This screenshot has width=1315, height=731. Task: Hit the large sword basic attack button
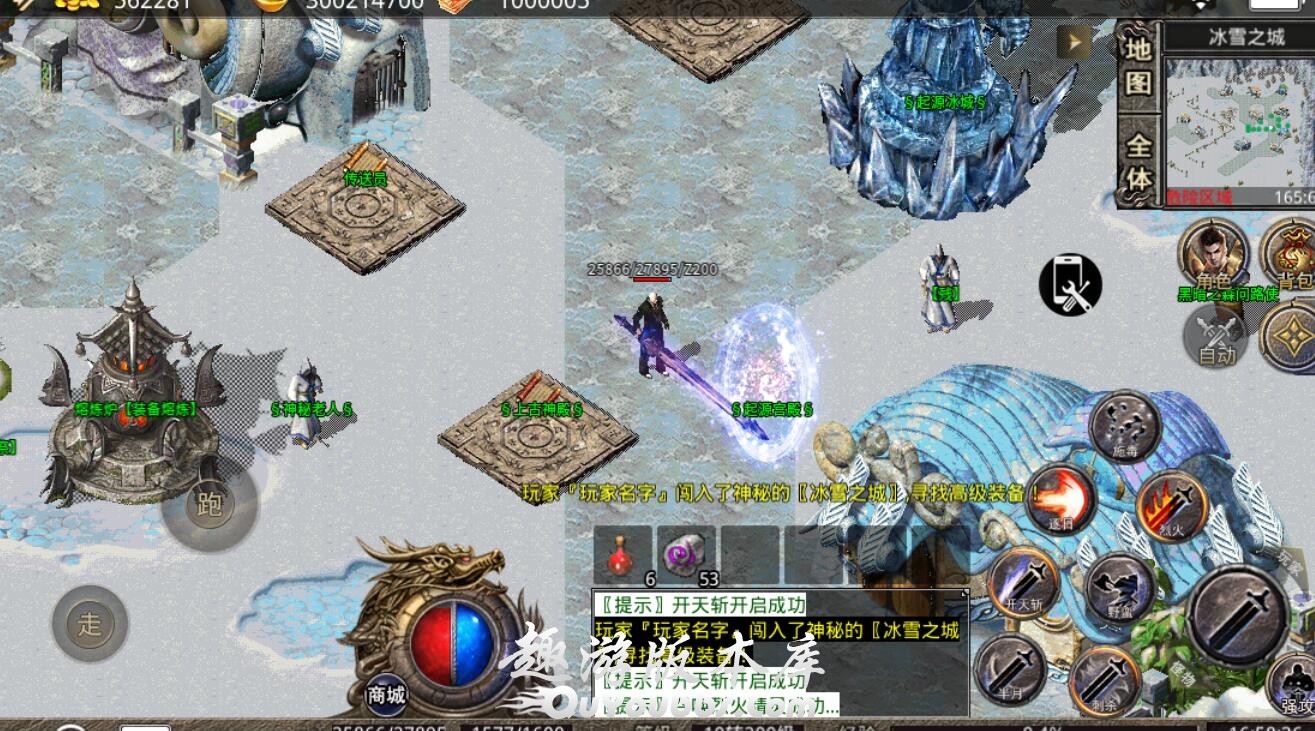(1237, 614)
